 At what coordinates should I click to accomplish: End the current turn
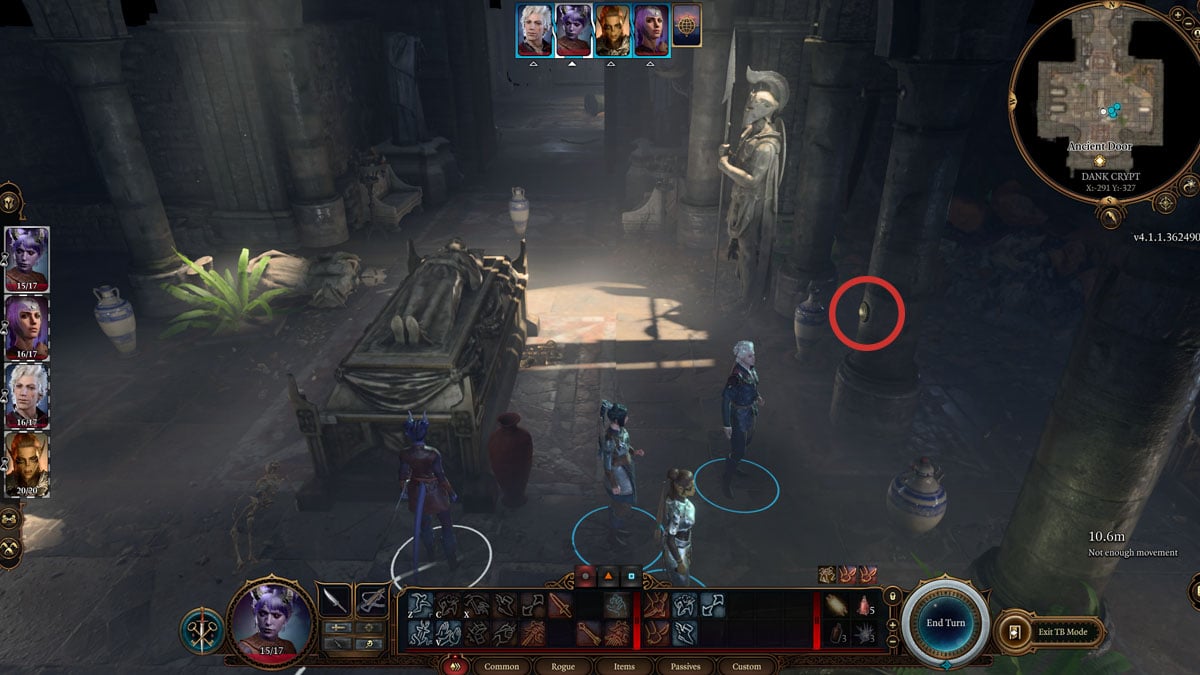click(x=945, y=622)
